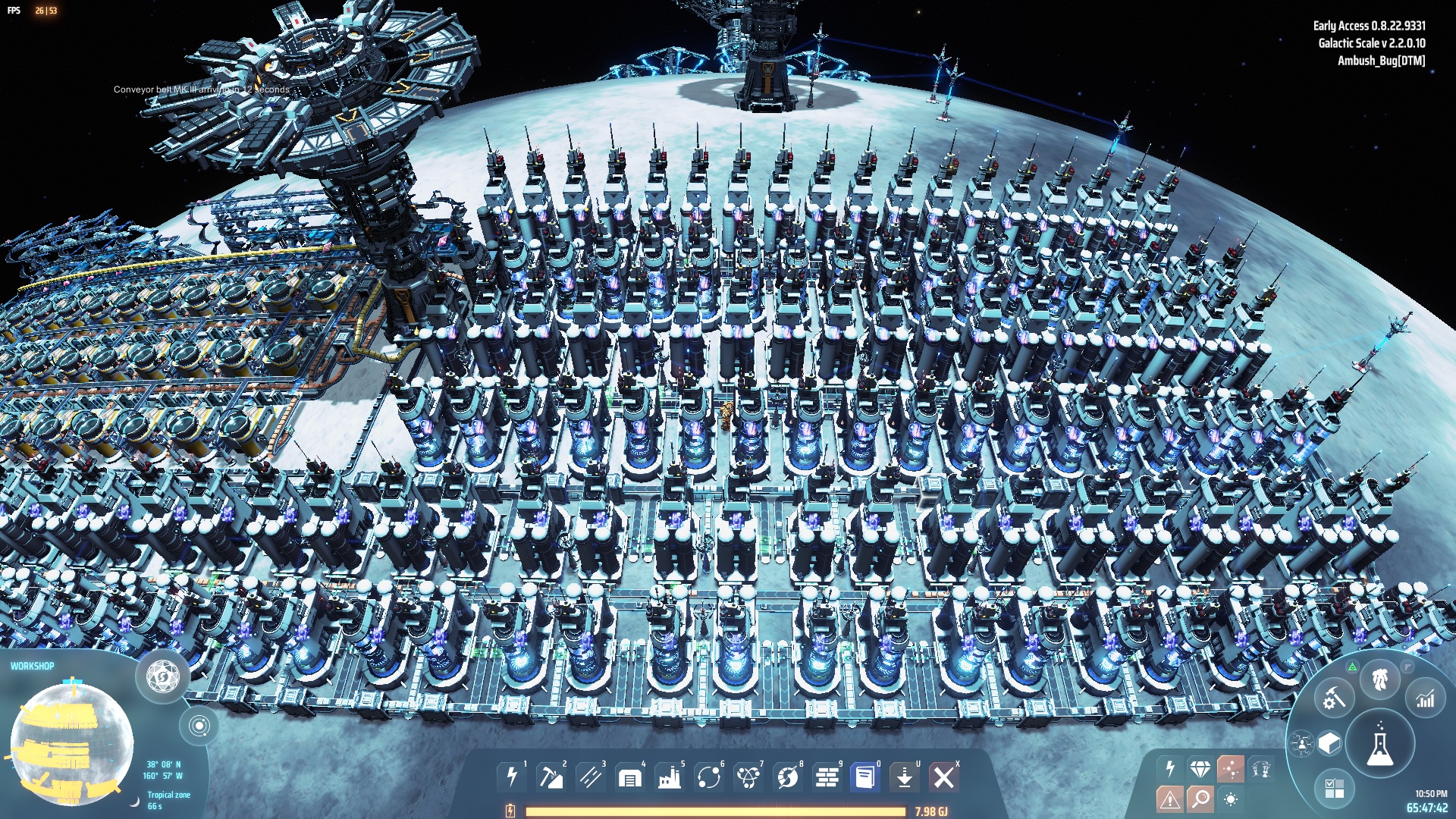Click the fuel bar showing 7.98 GJ
Viewport: 1456px width, 819px height.
click(713, 811)
